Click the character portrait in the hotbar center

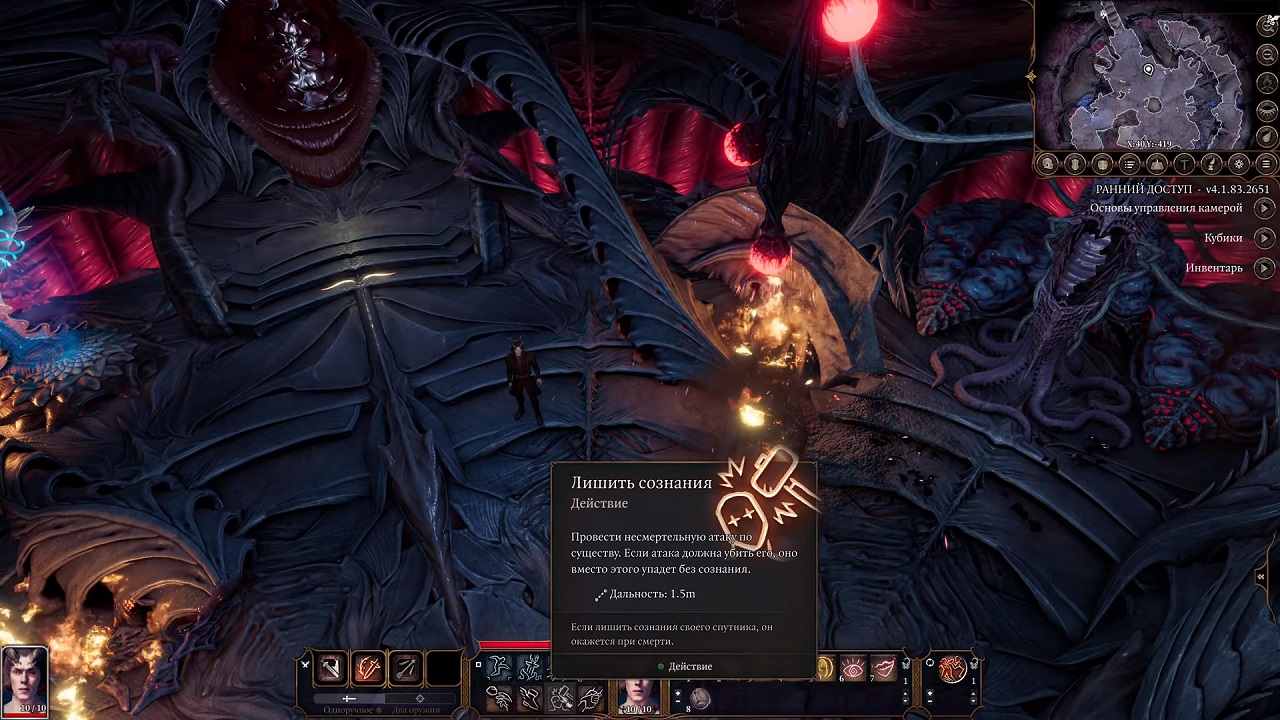[638, 692]
